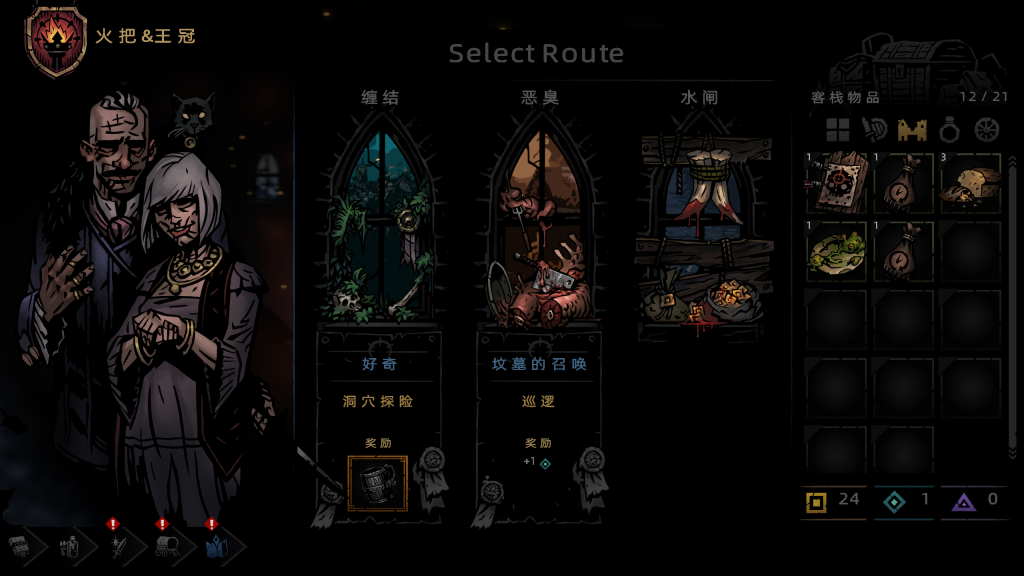The image size is (1024, 576).
Task: Open the bottle and supplies step
Action: (x=68, y=547)
